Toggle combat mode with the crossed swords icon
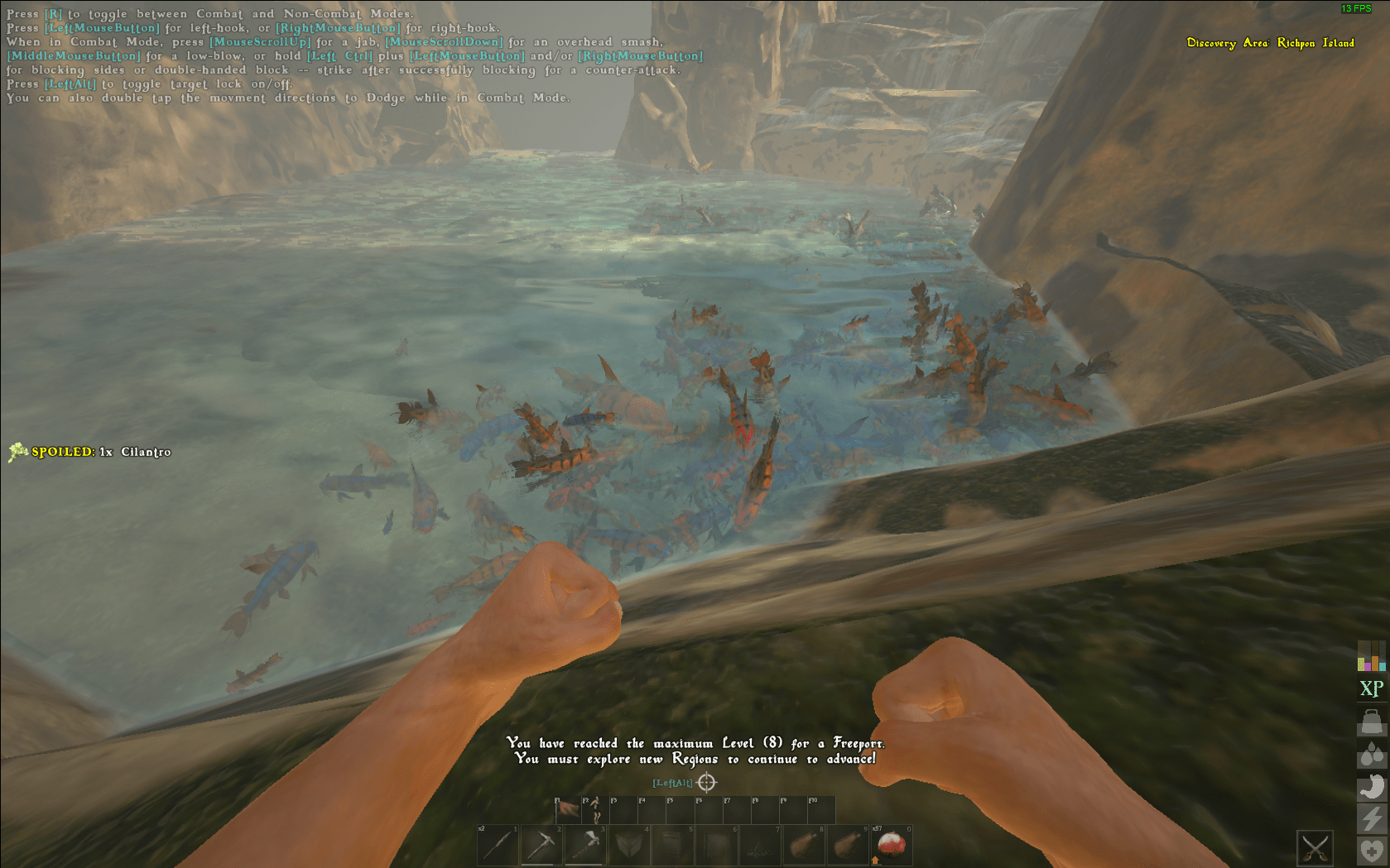The image size is (1390, 868). (x=1315, y=847)
